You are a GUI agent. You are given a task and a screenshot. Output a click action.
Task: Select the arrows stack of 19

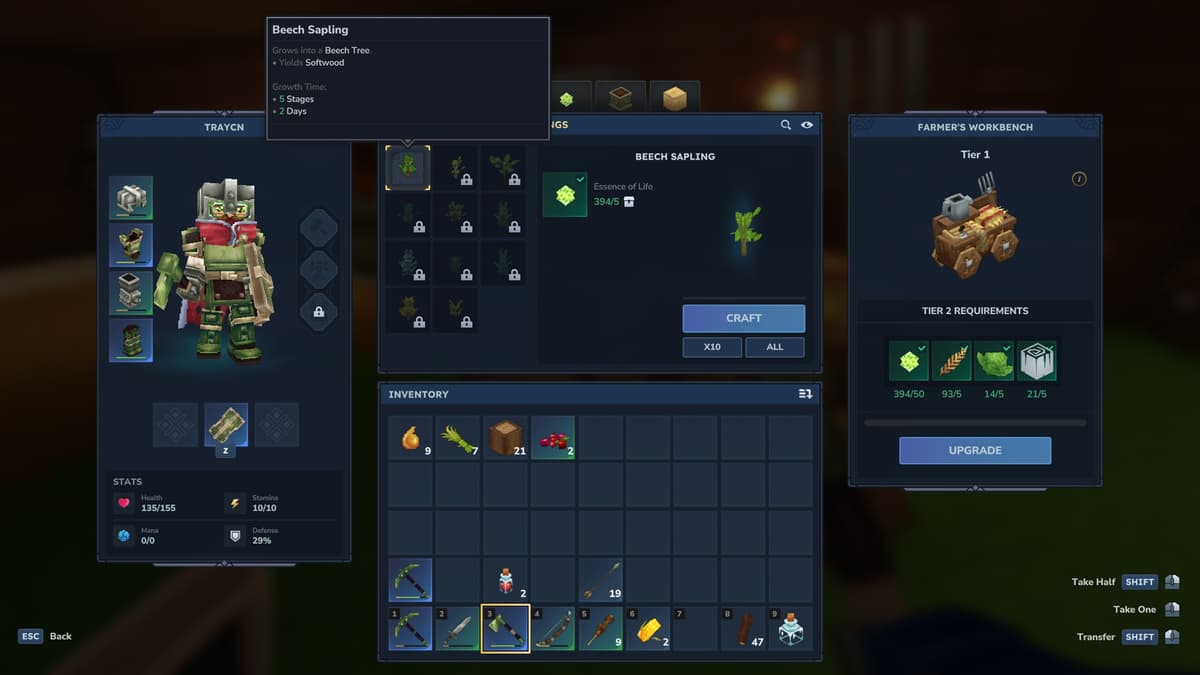(x=601, y=580)
